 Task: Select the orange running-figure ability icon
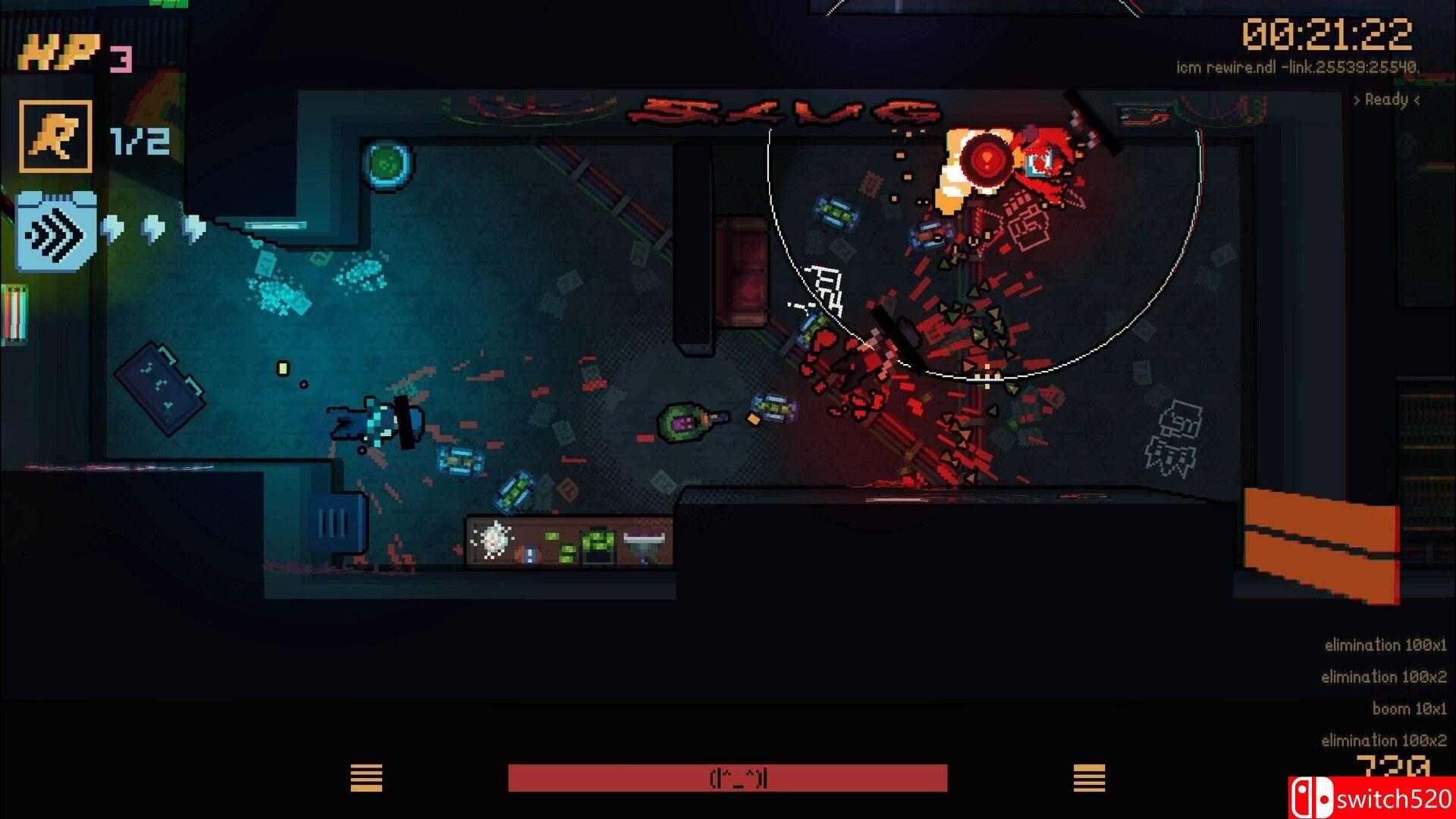55,136
